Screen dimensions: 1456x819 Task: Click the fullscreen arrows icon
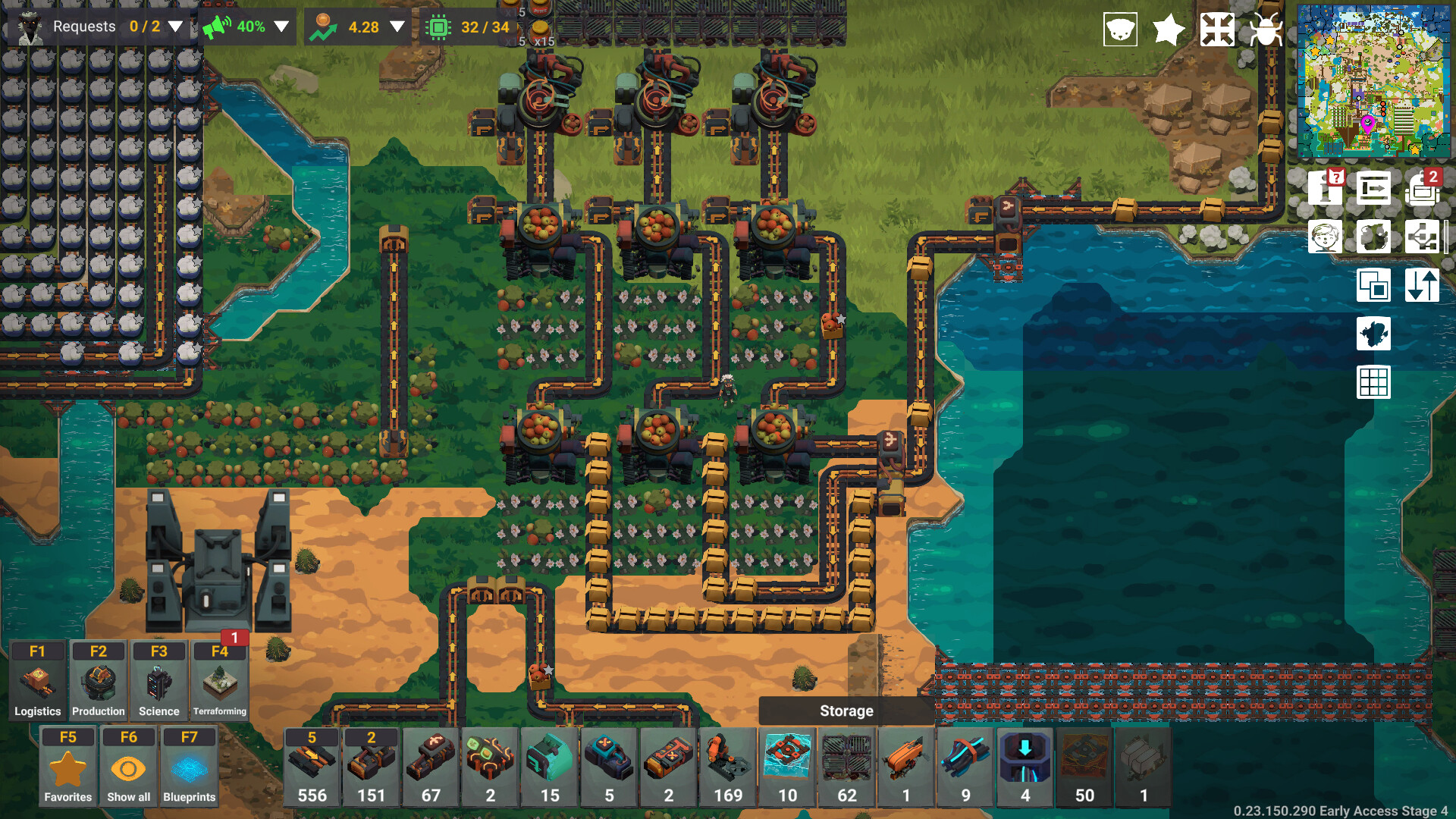coord(1218,30)
